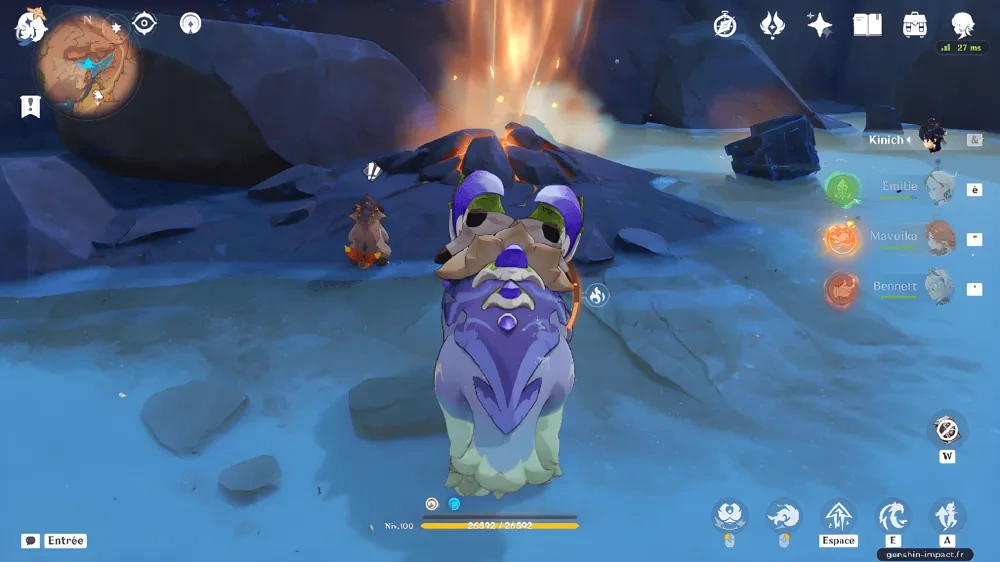Screen dimensions: 1000x562
Task: Open the character head profile icon
Action: pyautogui.click(x=962, y=25)
